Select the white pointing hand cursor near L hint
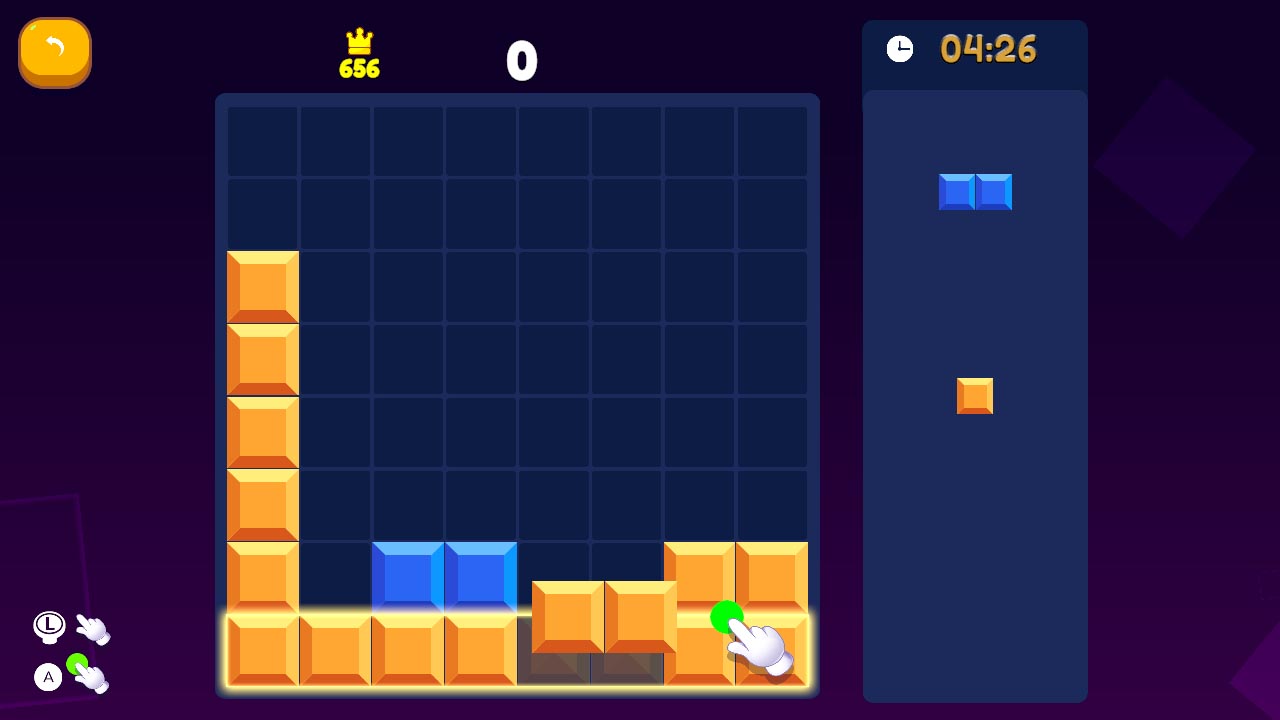 (x=93, y=630)
